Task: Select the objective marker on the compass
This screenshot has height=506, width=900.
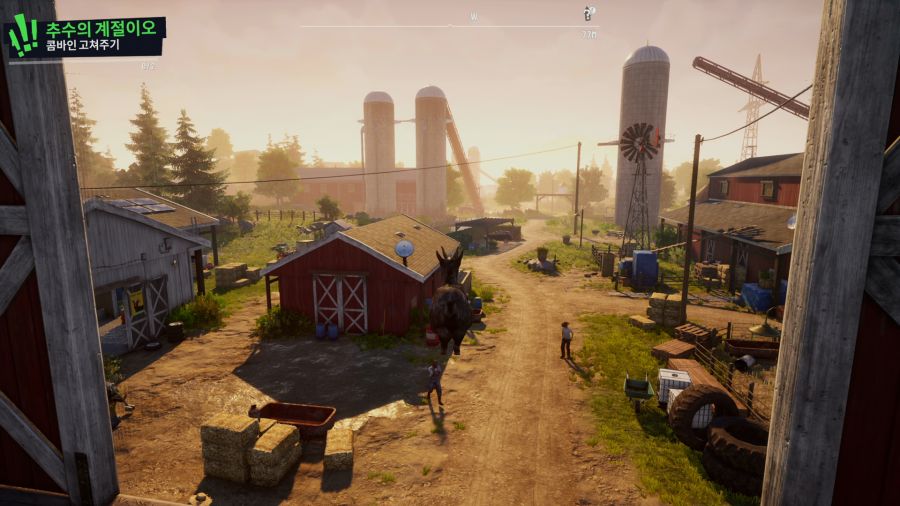Action: pos(589,14)
